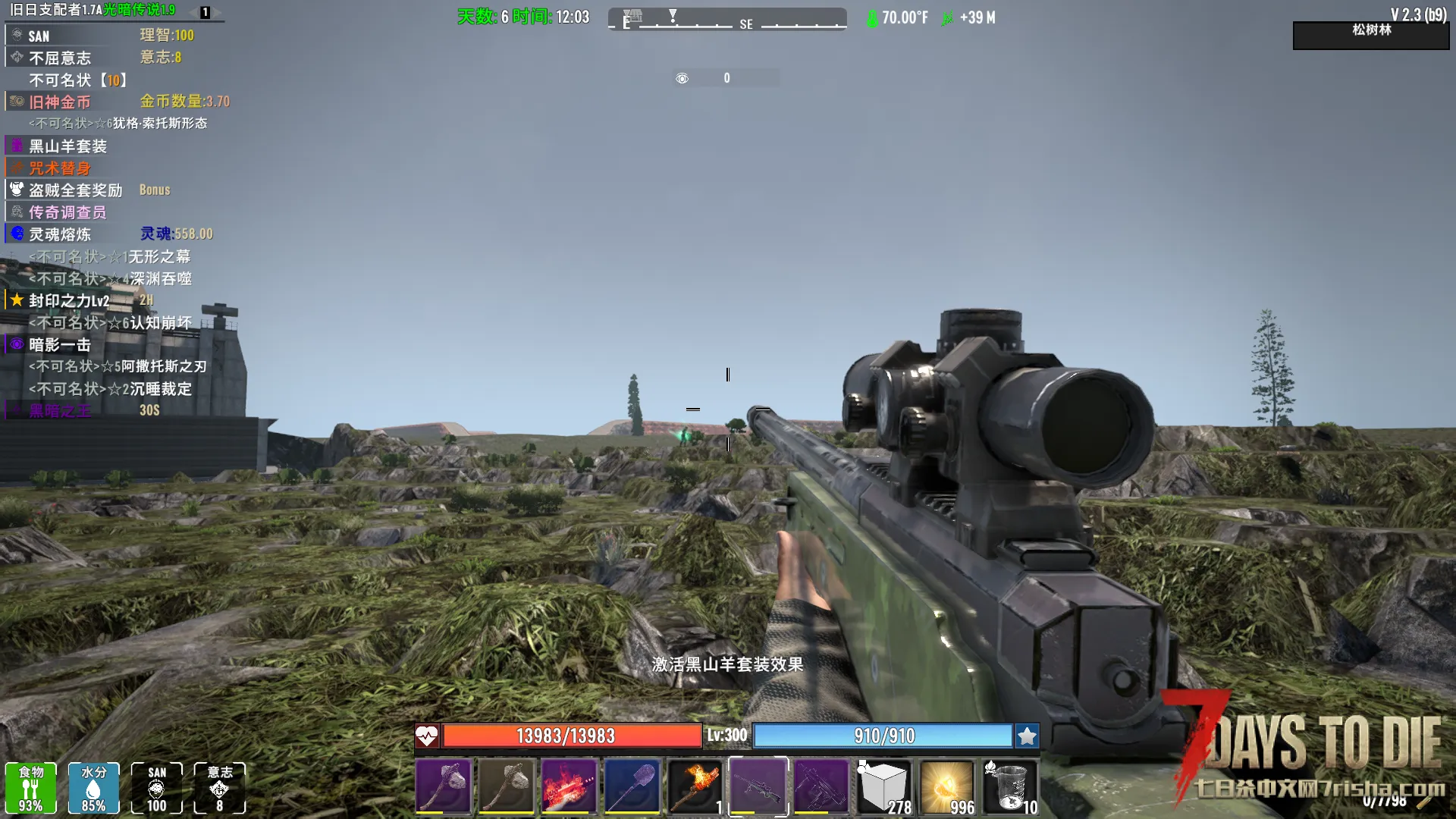1456x819 pixels.
Task: Choose the shovel in the hotbar
Action: pos(632,786)
